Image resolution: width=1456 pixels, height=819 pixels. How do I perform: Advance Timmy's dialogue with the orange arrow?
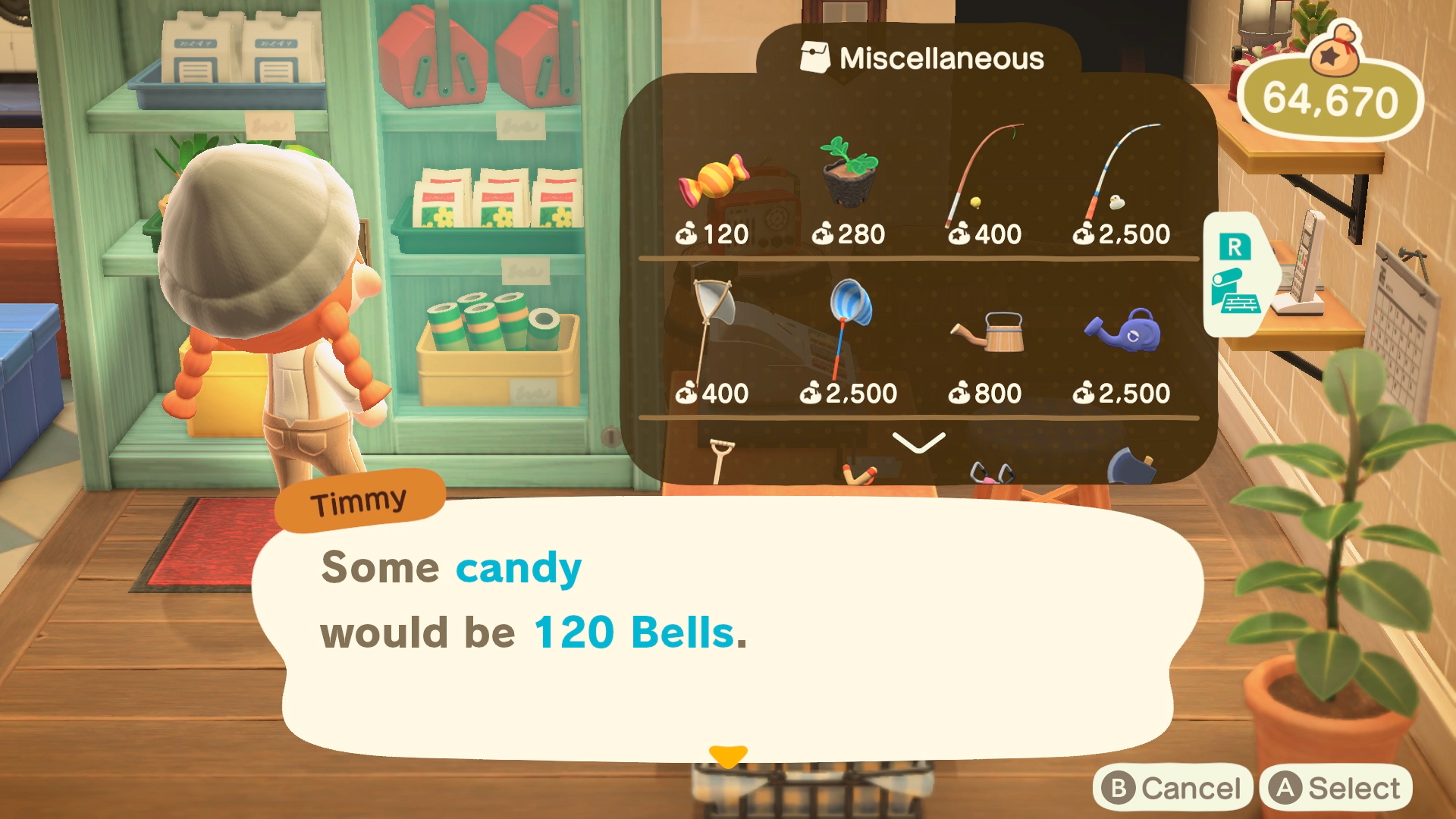pos(730,756)
